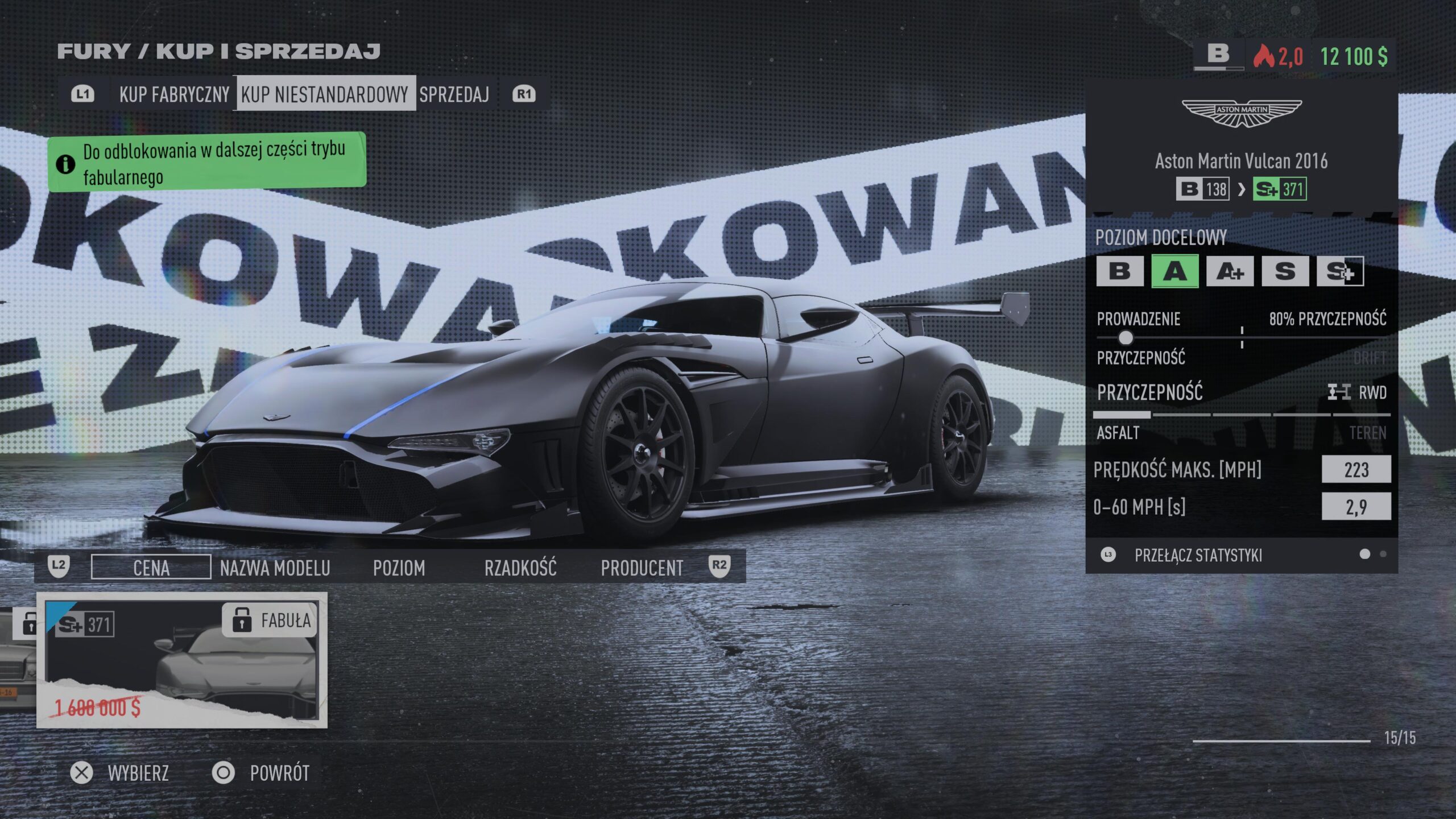
Task: Click the handling slider knob under PROWADZENIE
Action: pyautogui.click(x=1125, y=338)
